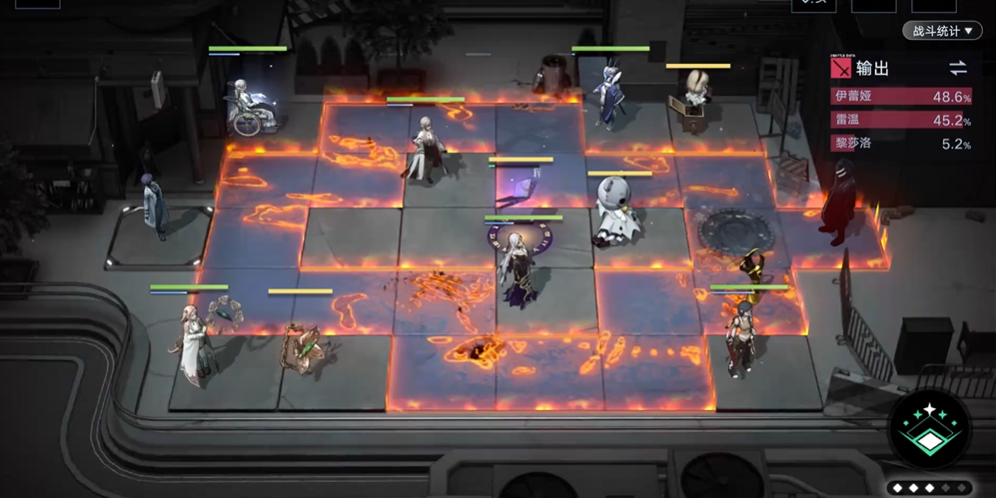Image resolution: width=996 pixels, height=498 pixels.
Task: Open the 战斗统计 dropdown
Action: point(941,31)
